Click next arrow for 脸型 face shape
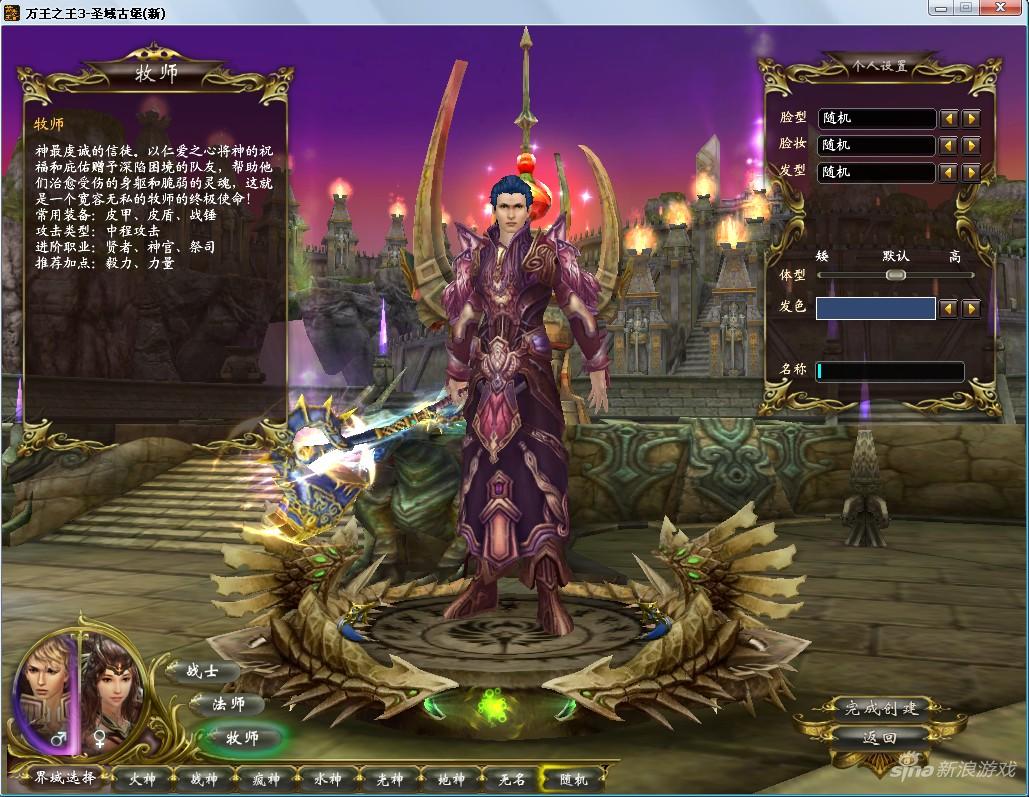The height and width of the screenshot is (797, 1029). (970, 119)
